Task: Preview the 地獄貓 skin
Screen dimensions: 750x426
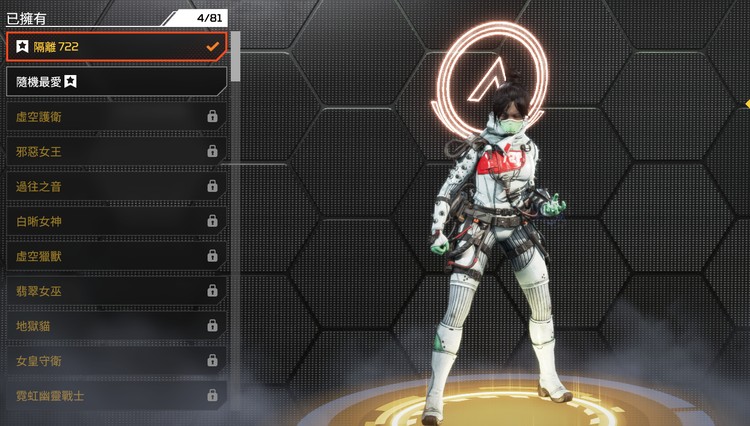Action: click(116, 326)
